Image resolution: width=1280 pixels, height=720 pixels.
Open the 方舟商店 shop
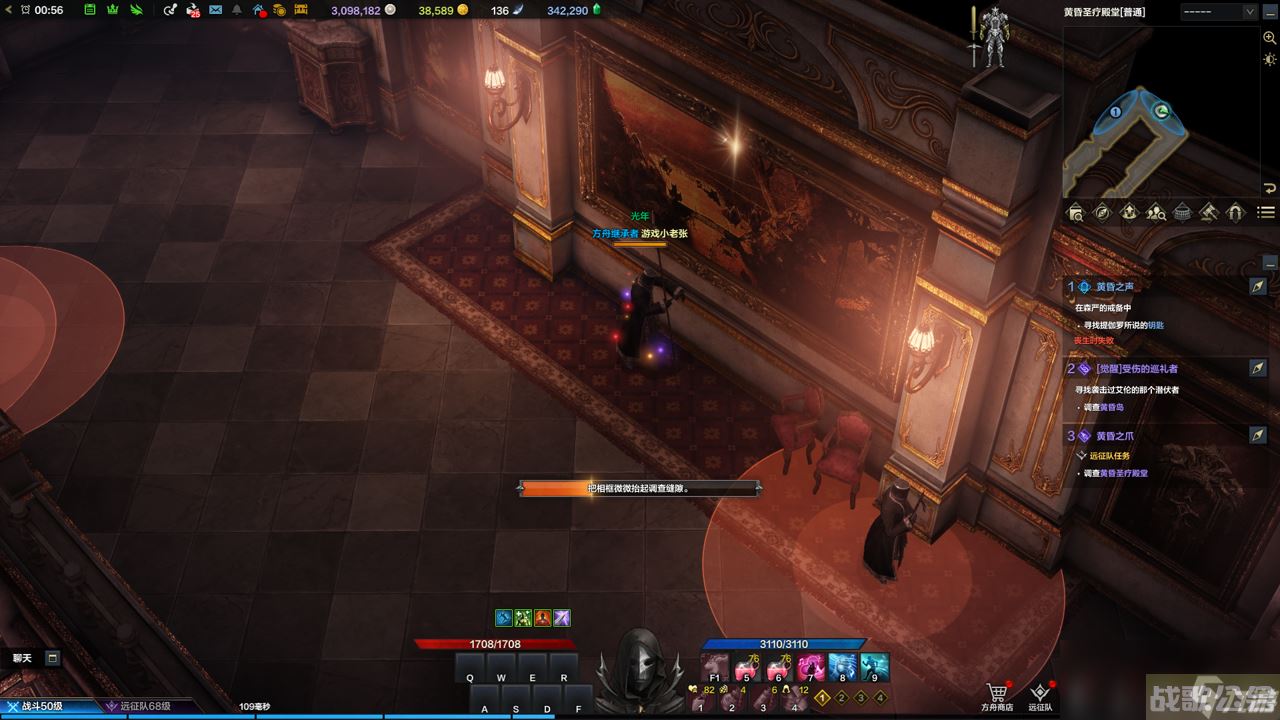[996, 695]
